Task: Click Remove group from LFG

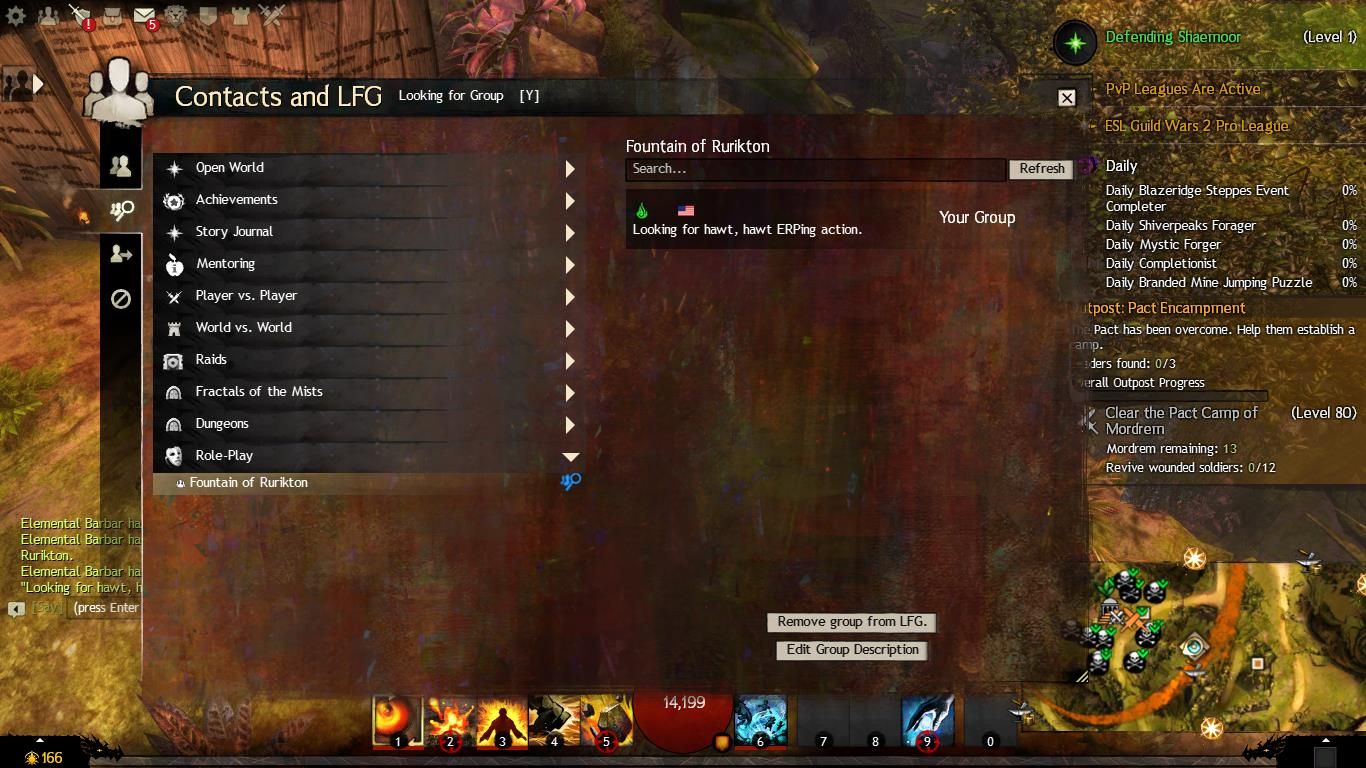Action: (x=851, y=622)
